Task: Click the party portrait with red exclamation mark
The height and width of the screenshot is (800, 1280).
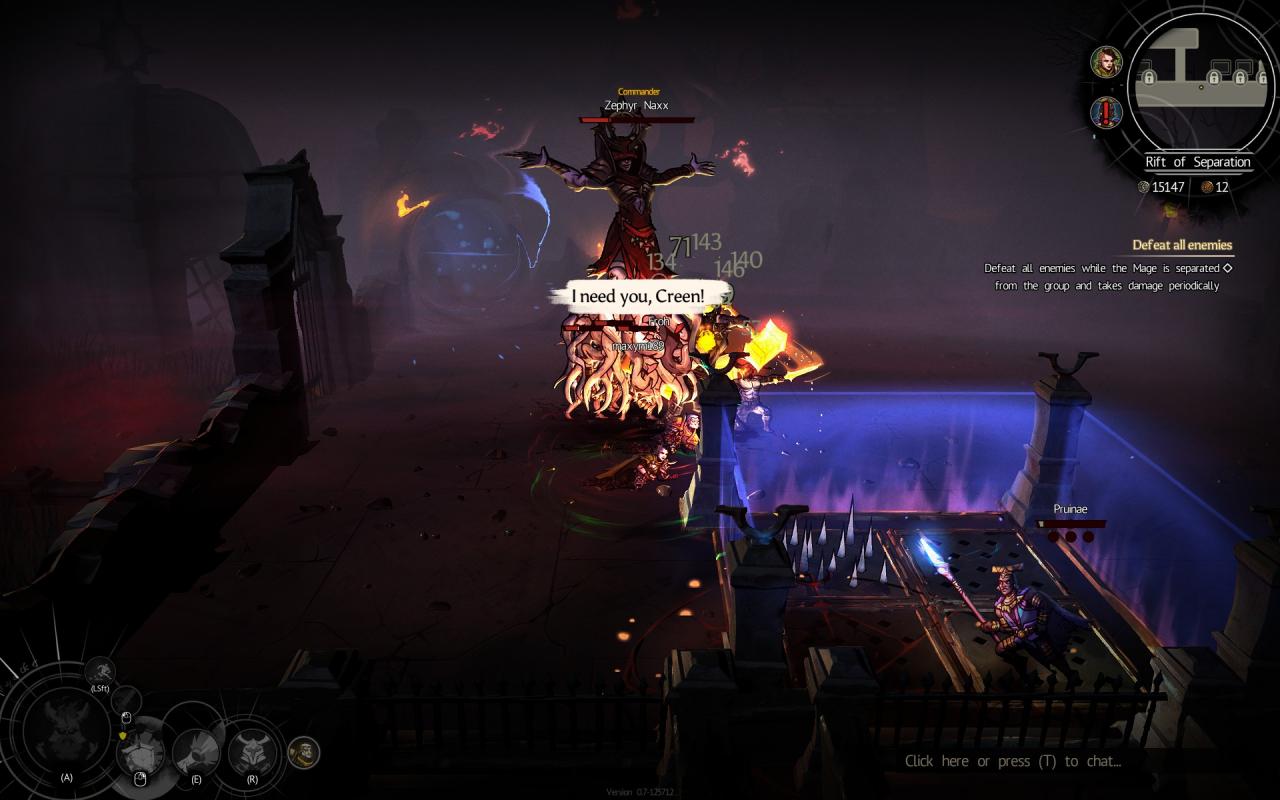Action: pos(1106,112)
